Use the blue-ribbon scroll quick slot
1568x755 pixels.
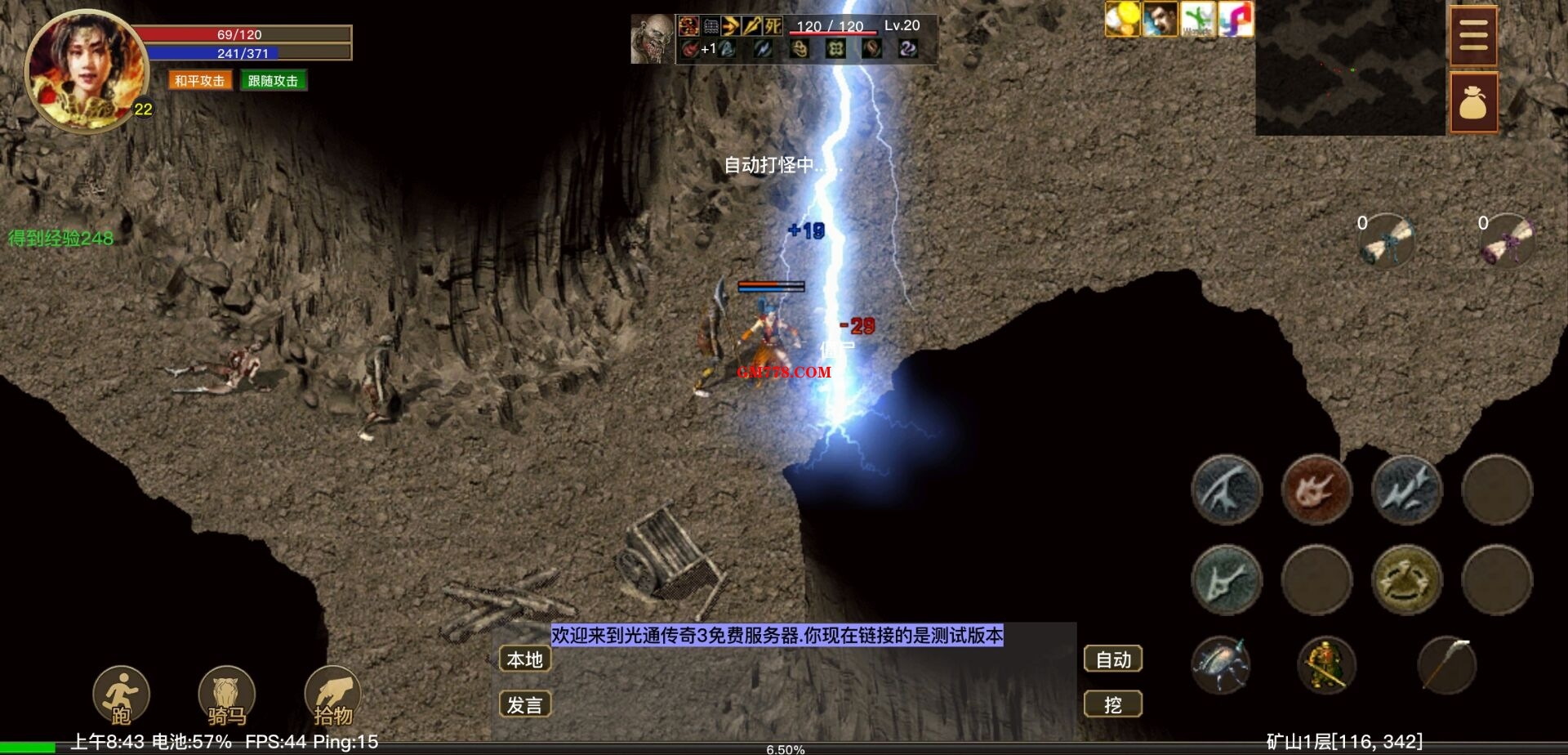(1387, 241)
